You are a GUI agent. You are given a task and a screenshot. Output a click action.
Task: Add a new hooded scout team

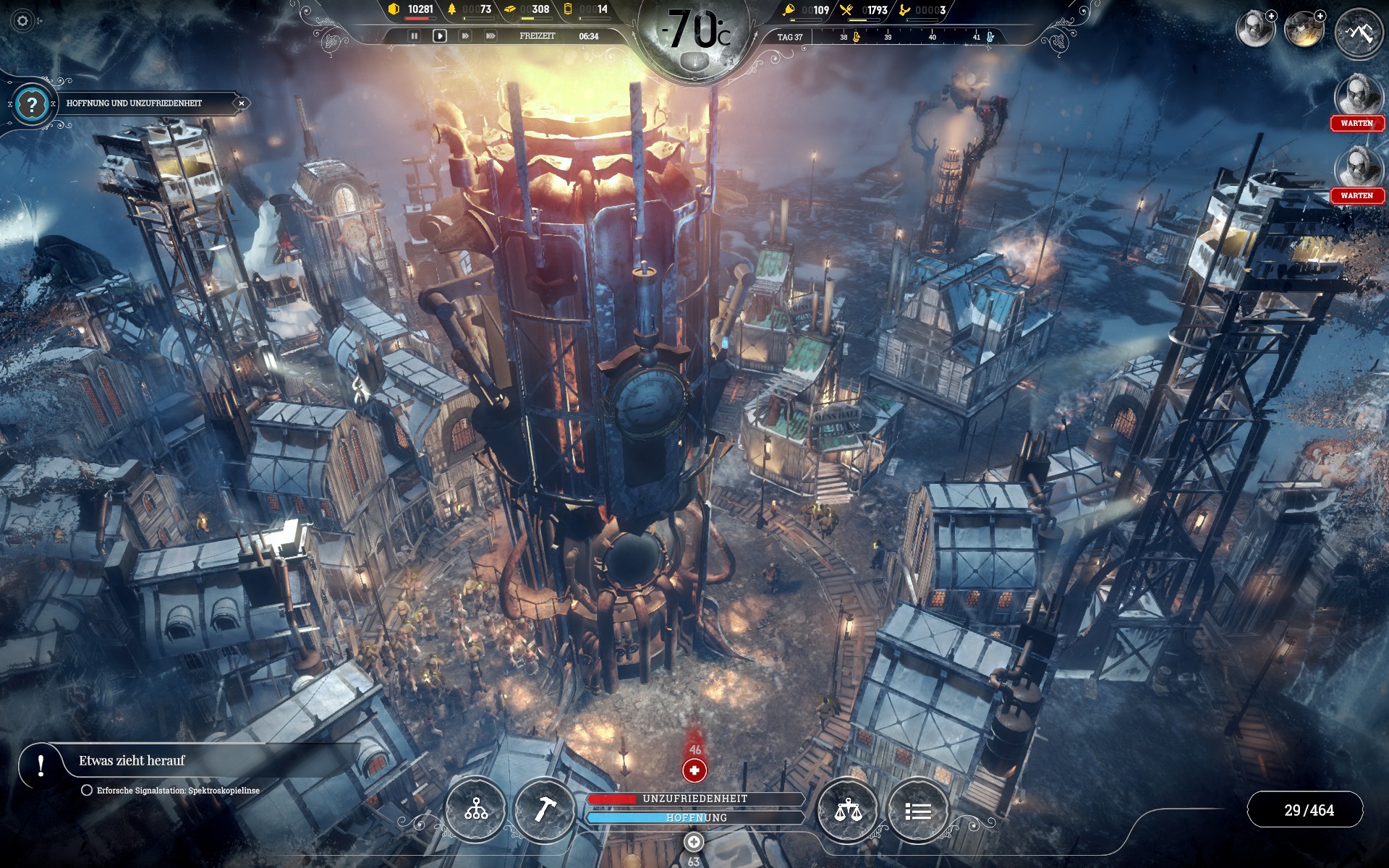[1271, 16]
